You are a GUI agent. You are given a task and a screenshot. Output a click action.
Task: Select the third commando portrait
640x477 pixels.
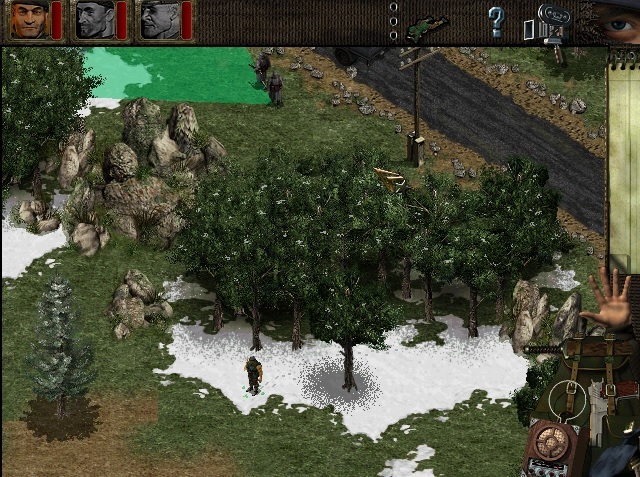(x=159, y=20)
